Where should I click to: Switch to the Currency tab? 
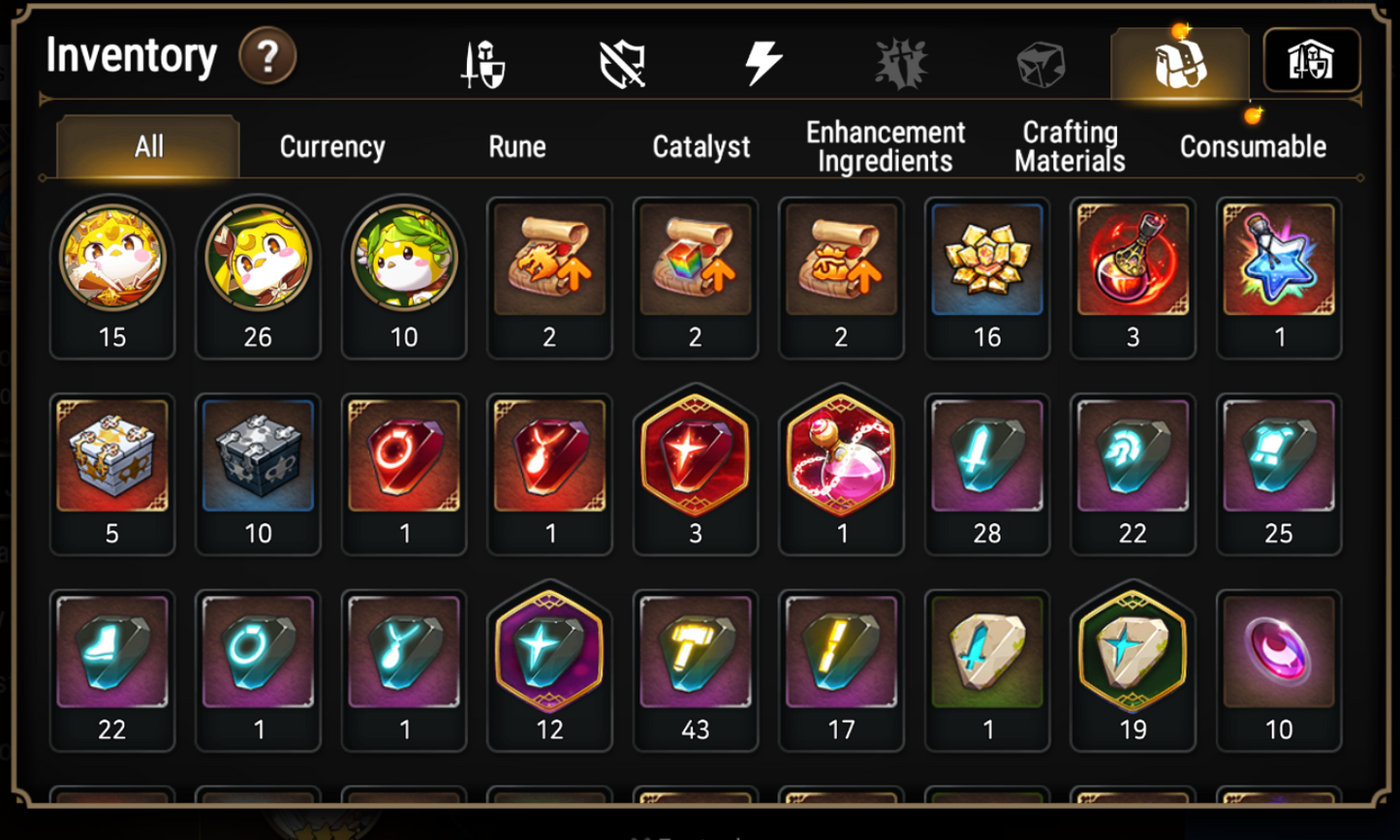point(331,147)
